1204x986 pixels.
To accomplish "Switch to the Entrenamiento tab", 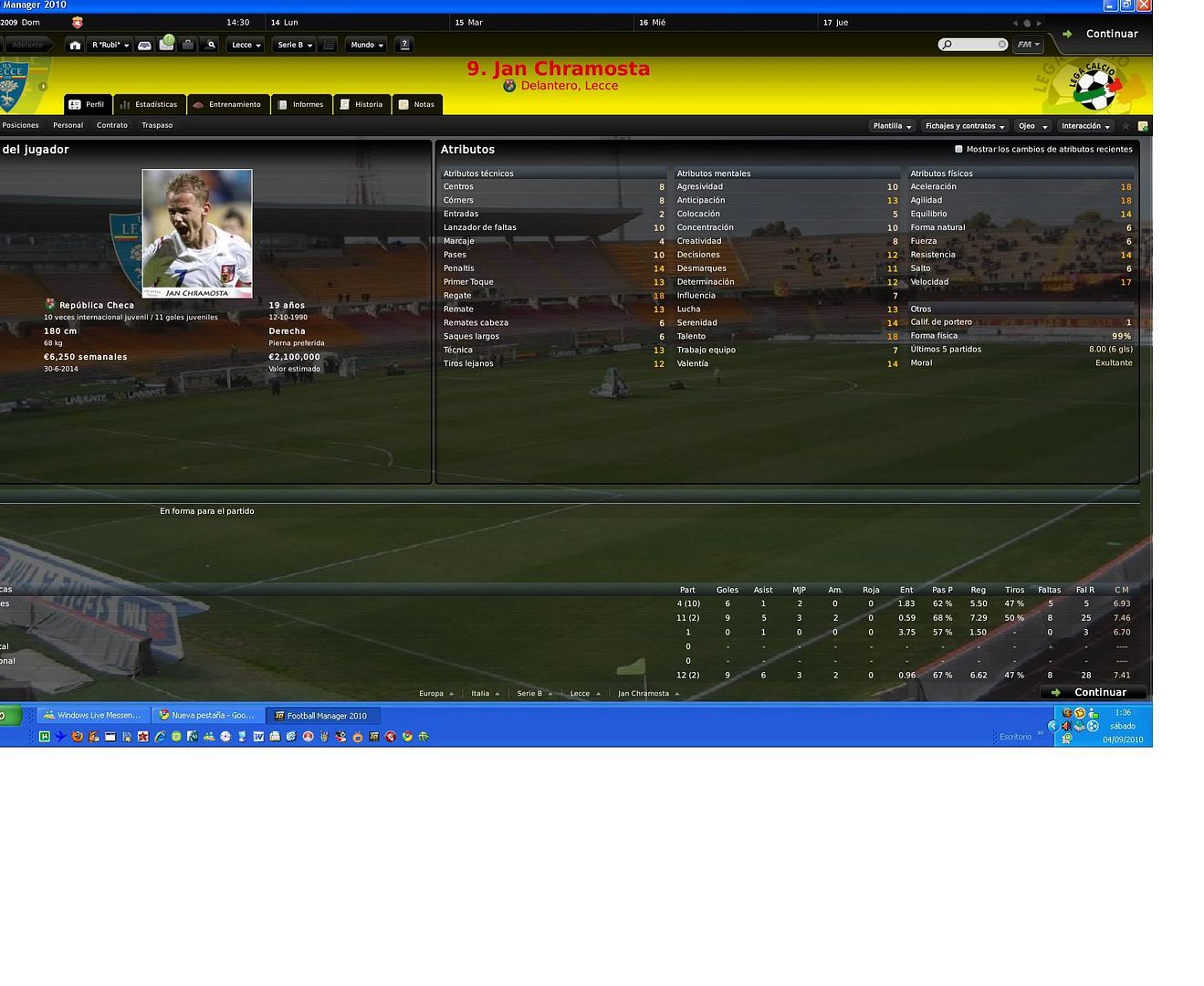I will (228, 105).
